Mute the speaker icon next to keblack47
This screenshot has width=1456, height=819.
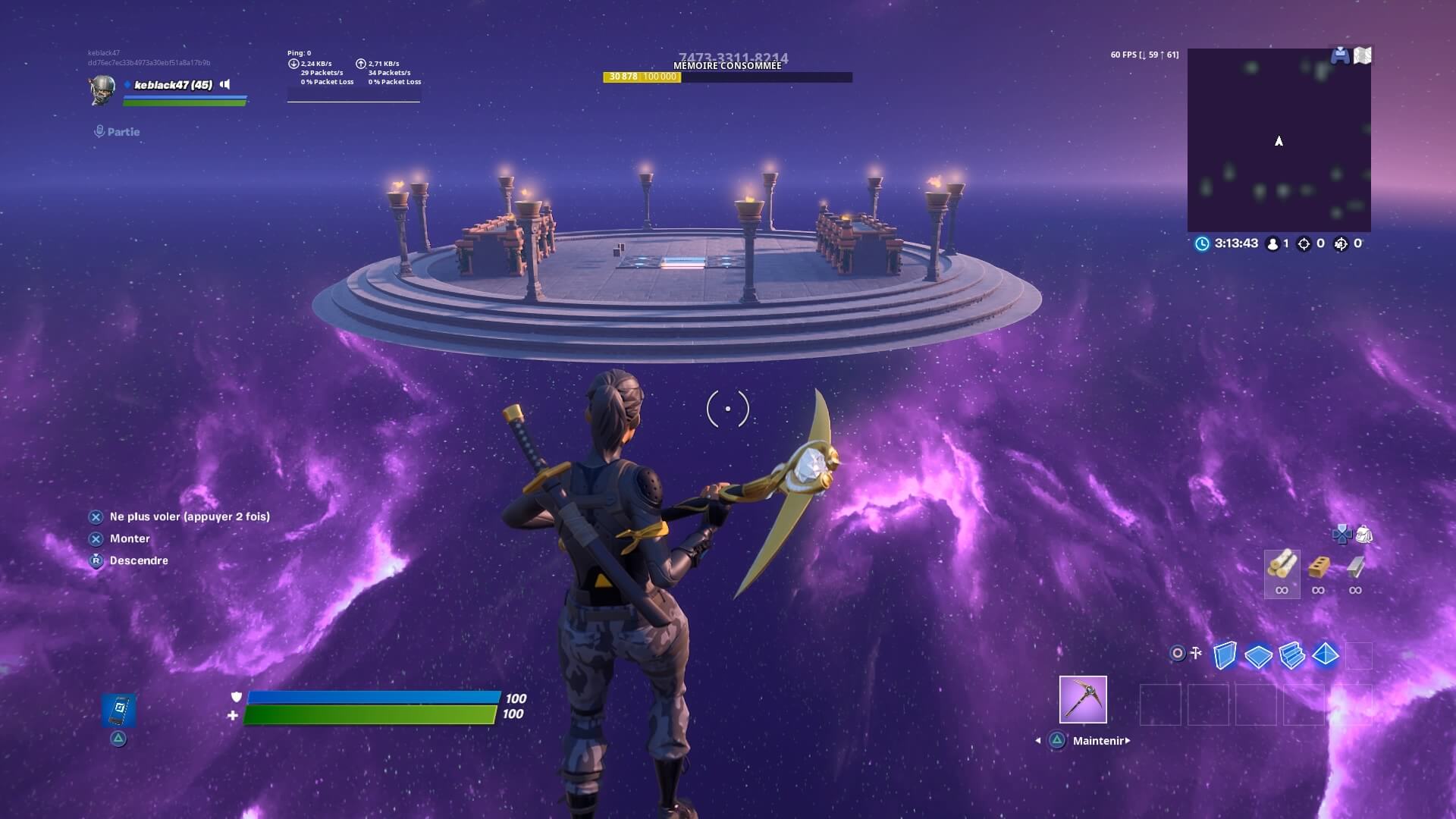[224, 85]
